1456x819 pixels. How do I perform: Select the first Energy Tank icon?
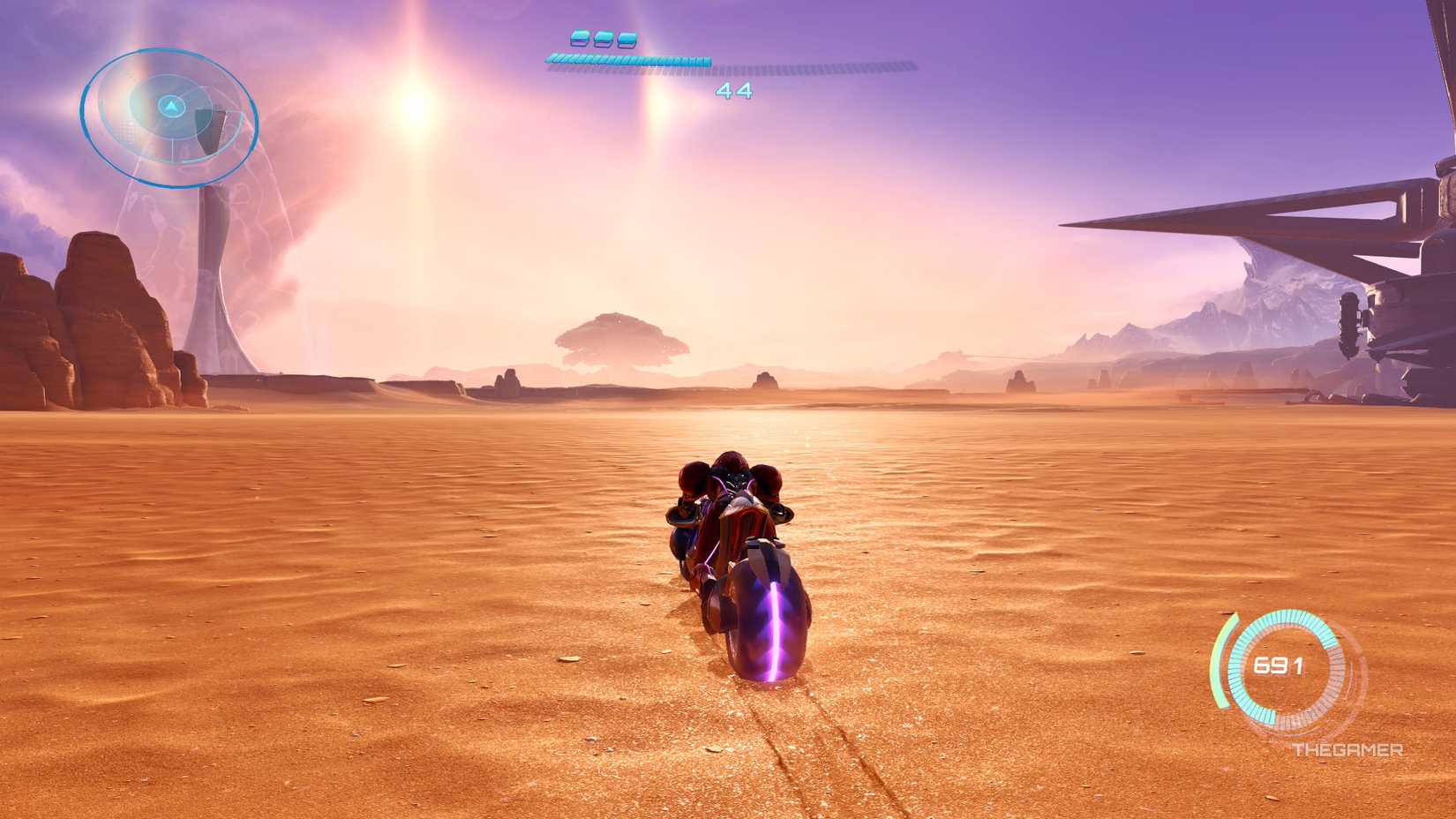(x=579, y=40)
